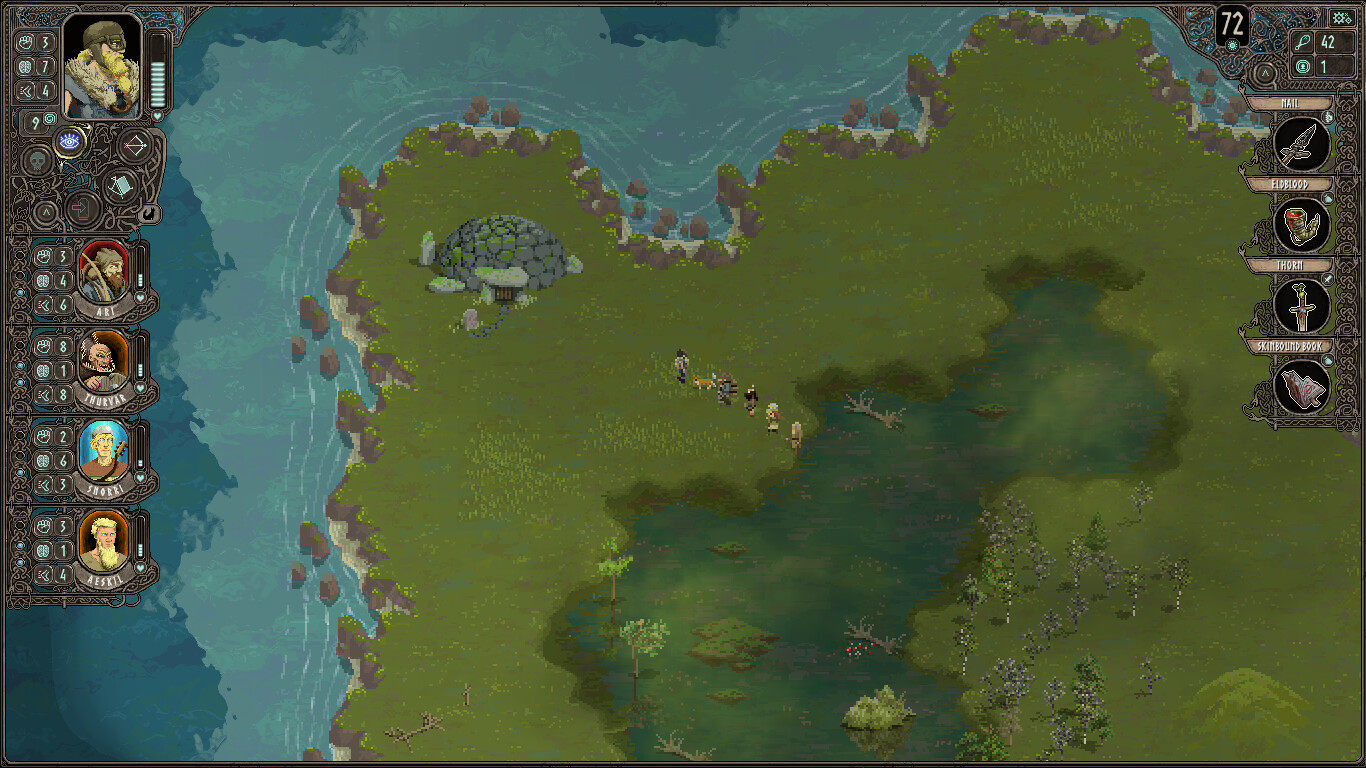
Task: Open the tent camp icon
Action: coord(122,184)
